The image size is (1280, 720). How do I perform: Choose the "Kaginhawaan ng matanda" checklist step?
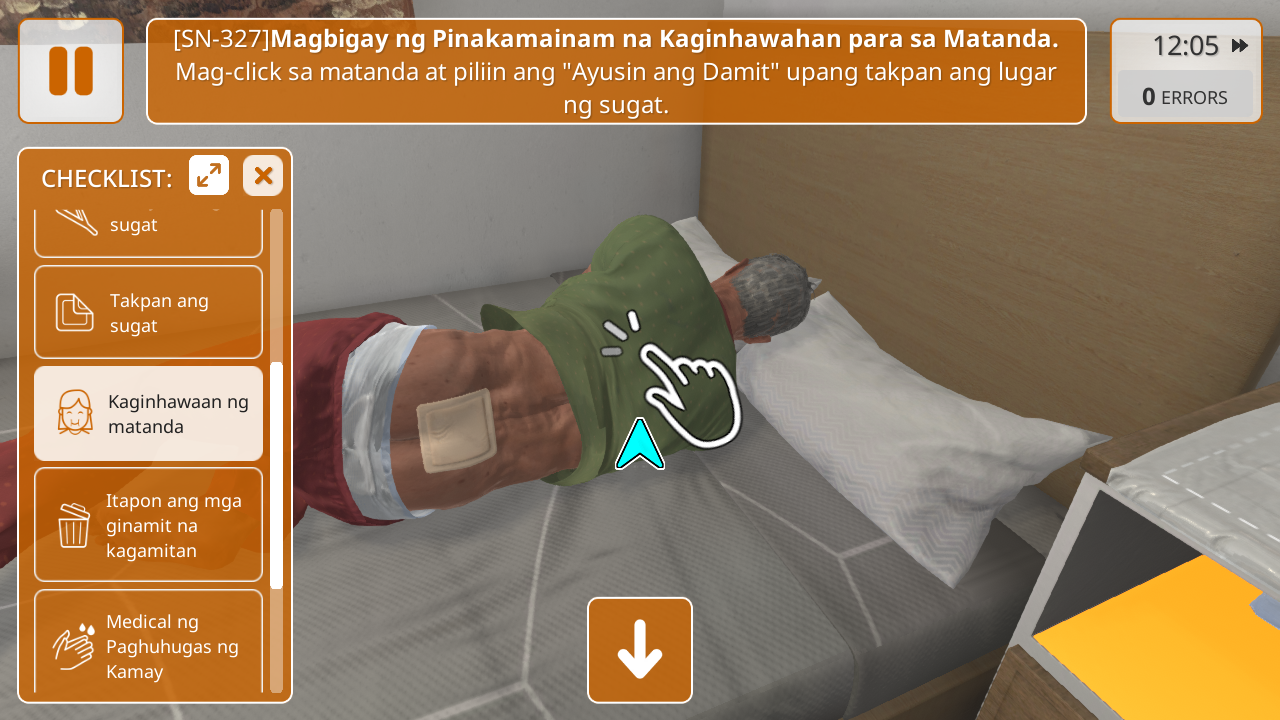click(x=148, y=413)
